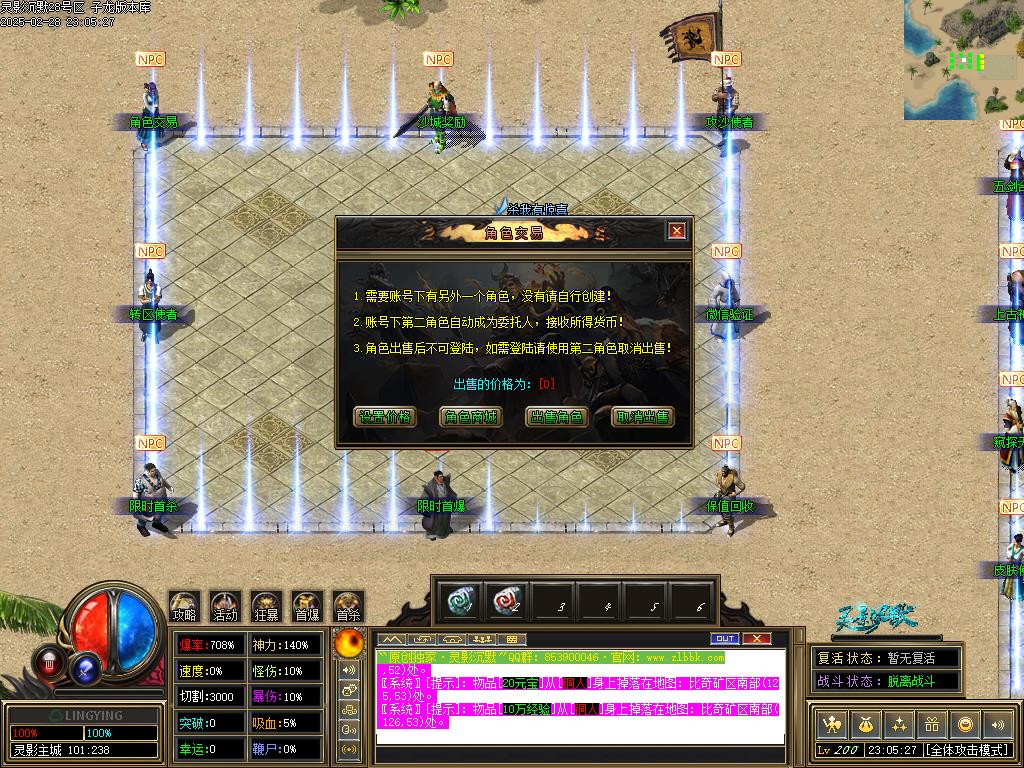Close the chat window with the red X
Image resolution: width=1024 pixels, height=768 pixels.
coord(757,638)
